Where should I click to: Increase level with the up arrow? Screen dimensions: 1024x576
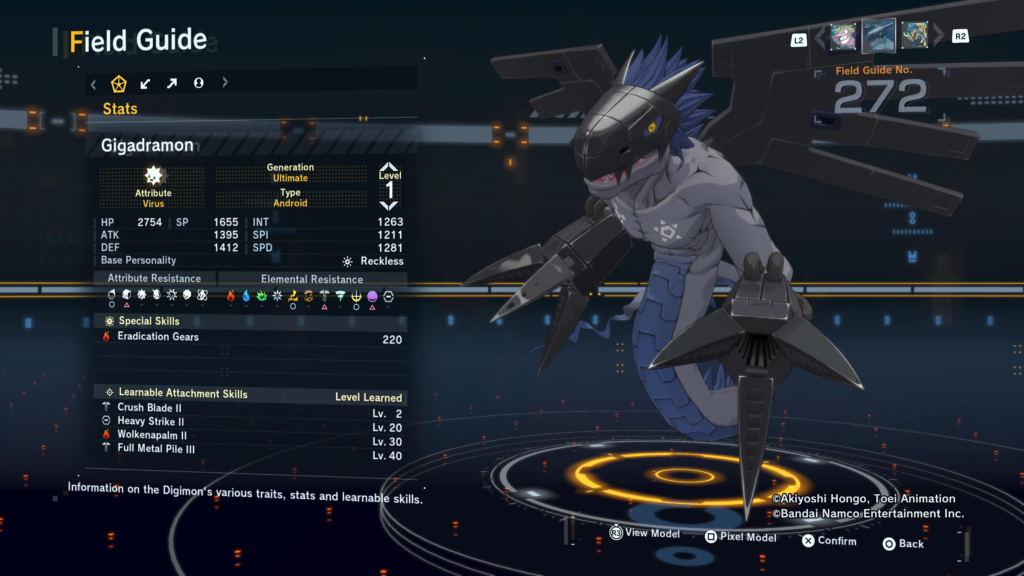click(389, 170)
